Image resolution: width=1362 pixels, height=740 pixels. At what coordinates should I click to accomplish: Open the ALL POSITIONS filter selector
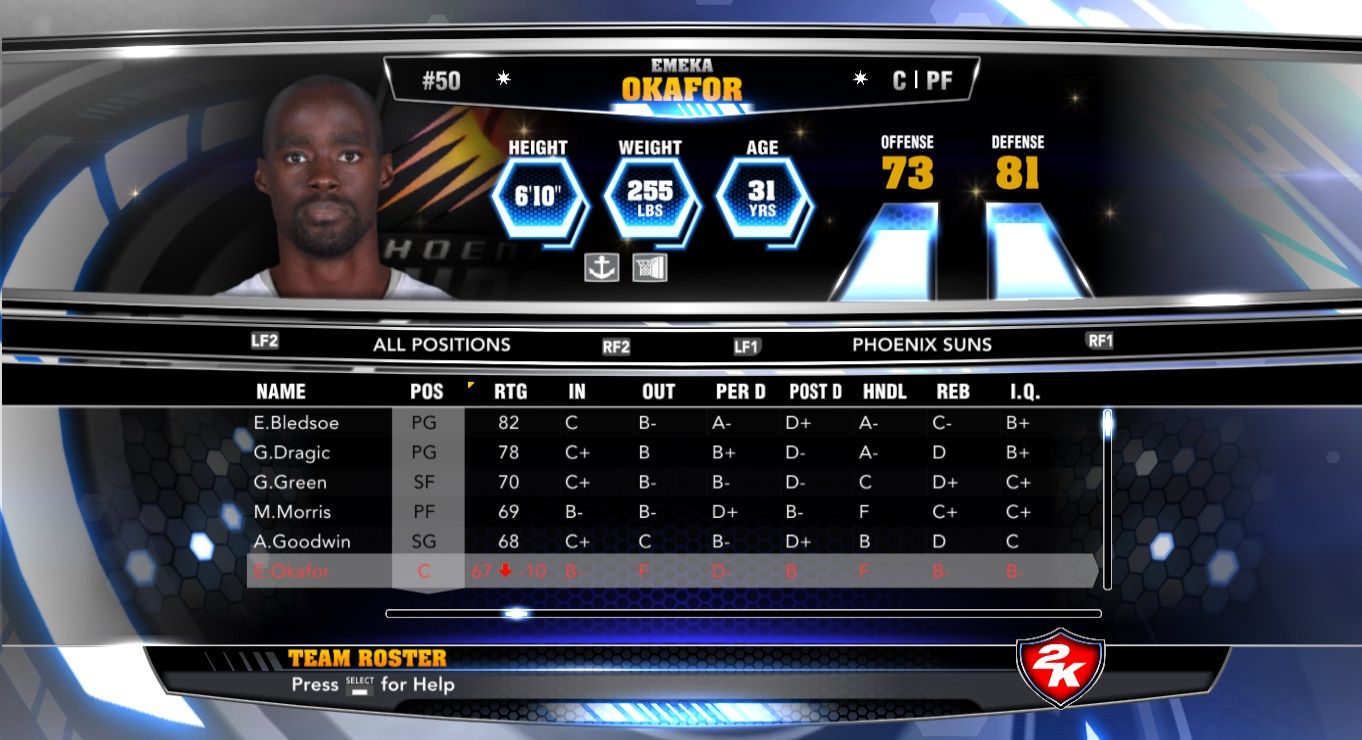[442, 345]
